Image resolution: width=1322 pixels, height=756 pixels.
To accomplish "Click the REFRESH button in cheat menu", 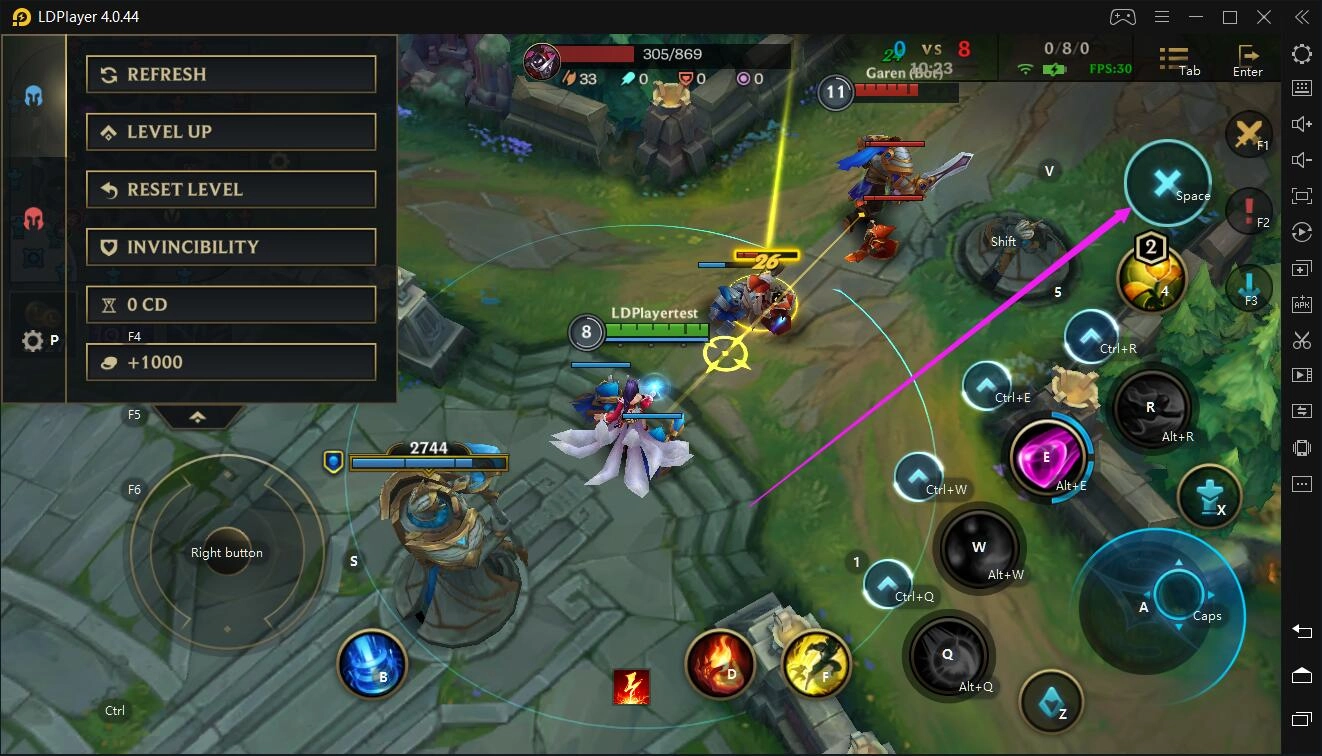I will 231,73.
